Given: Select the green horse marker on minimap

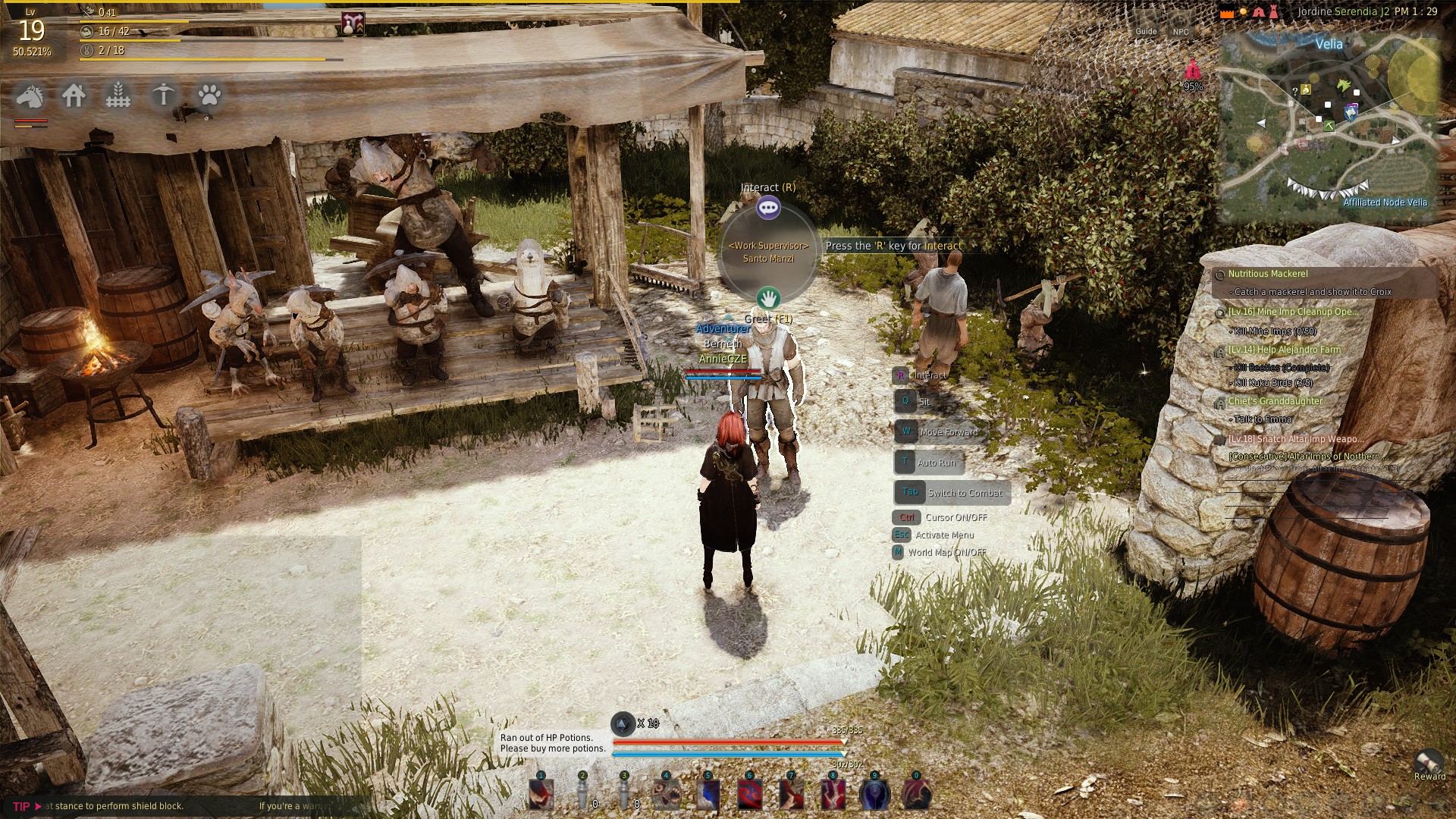Looking at the screenshot, I should (x=1345, y=84).
